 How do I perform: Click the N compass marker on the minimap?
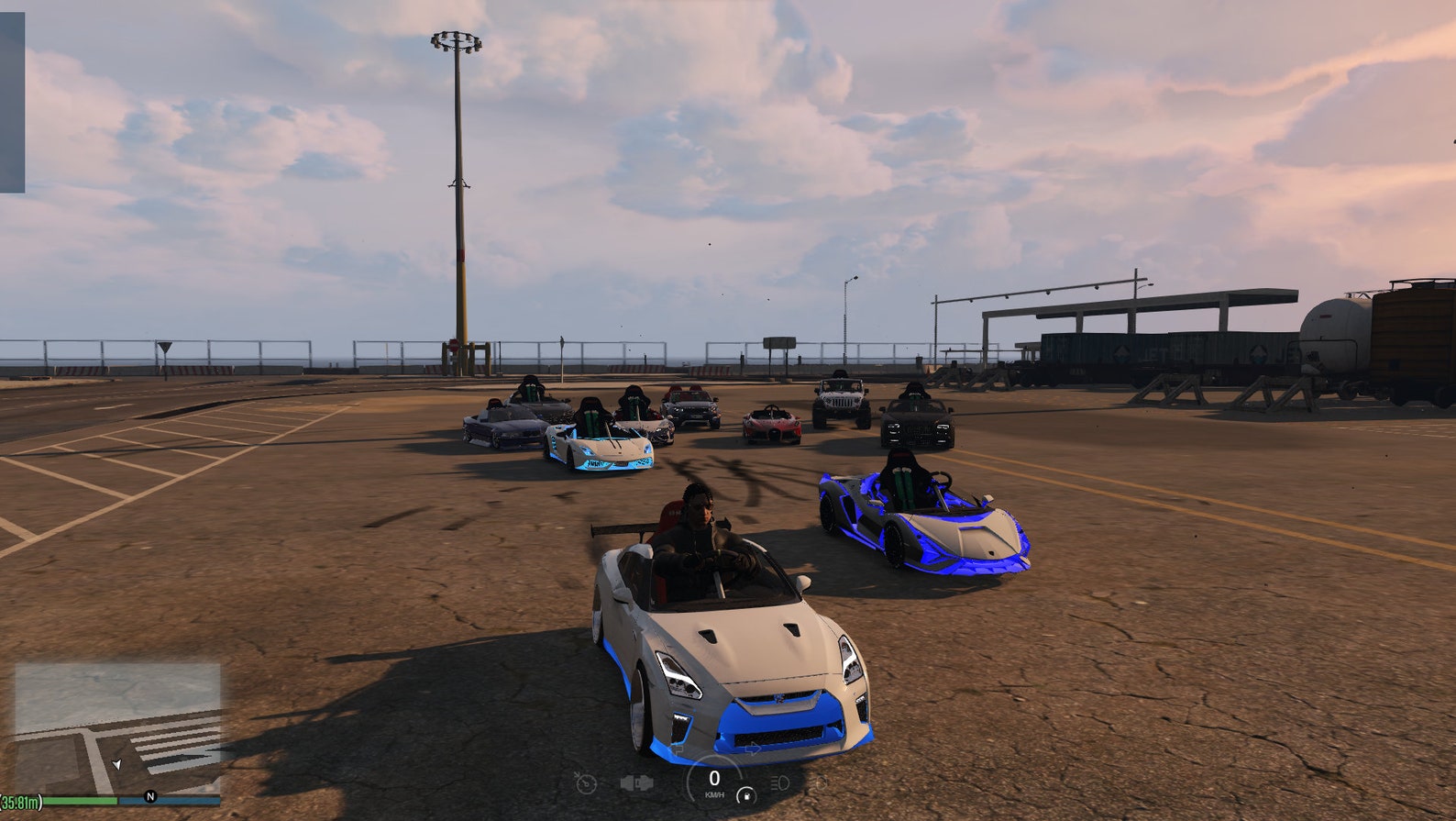pyautogui.click(x=150, y=796)
